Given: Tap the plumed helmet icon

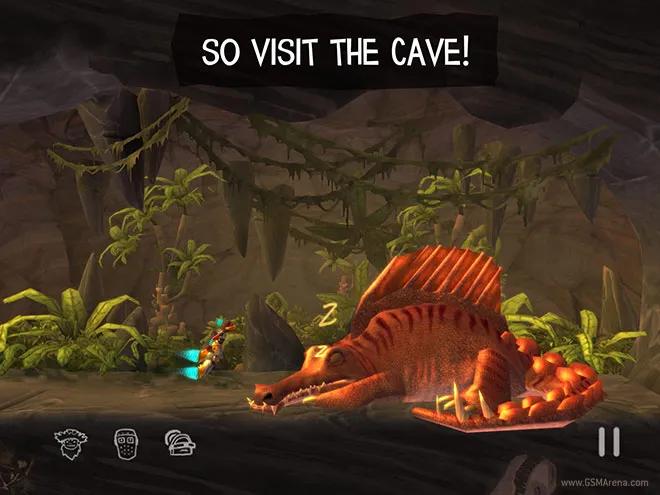Looking at the screenshot, I should coord(180,440).
